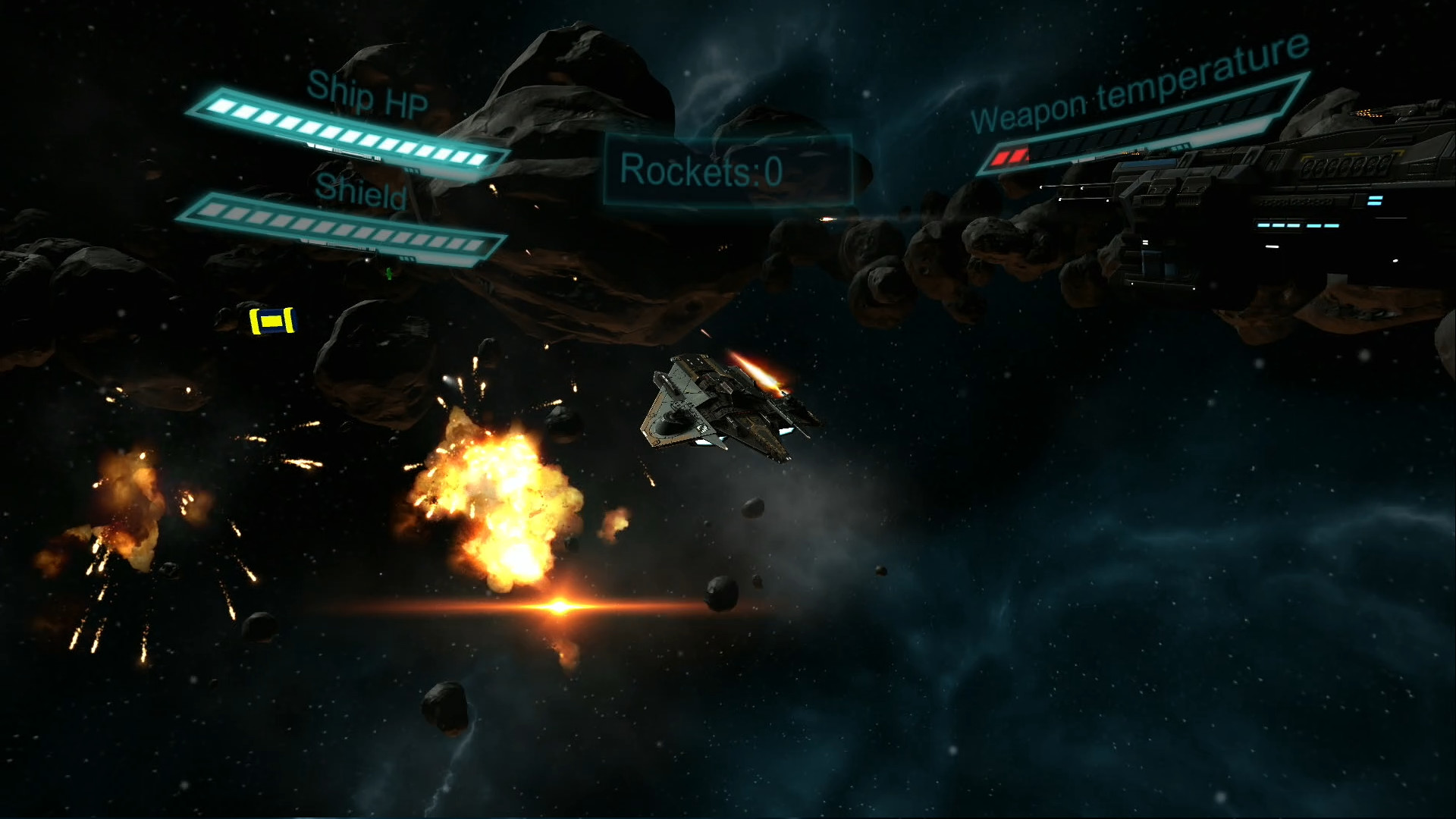Expand the Rockets counter panel
This screenshot has width=1456, height=819.
tap(728, 168)
